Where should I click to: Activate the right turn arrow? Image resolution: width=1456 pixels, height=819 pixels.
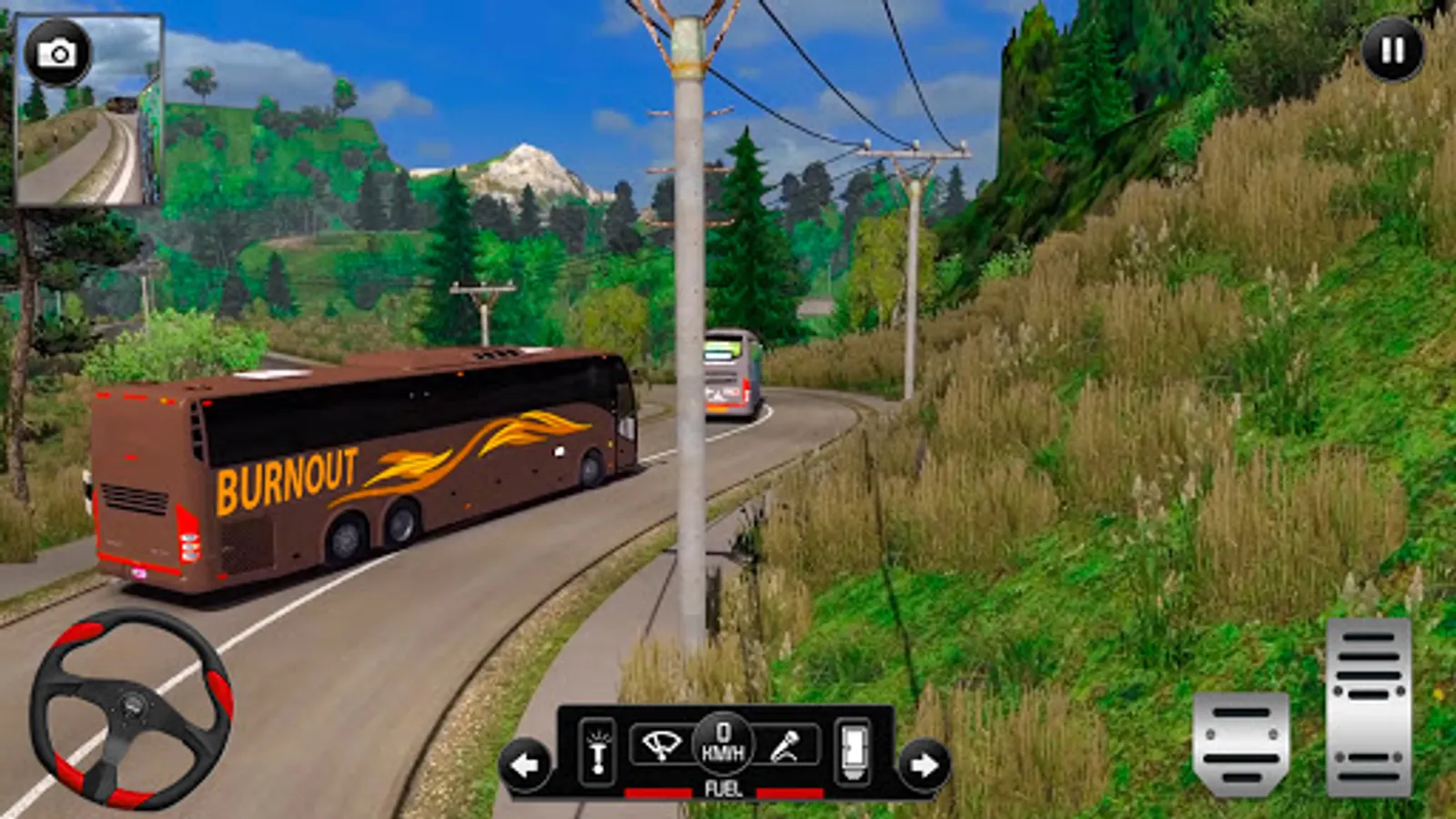click(x=924, y=765)
